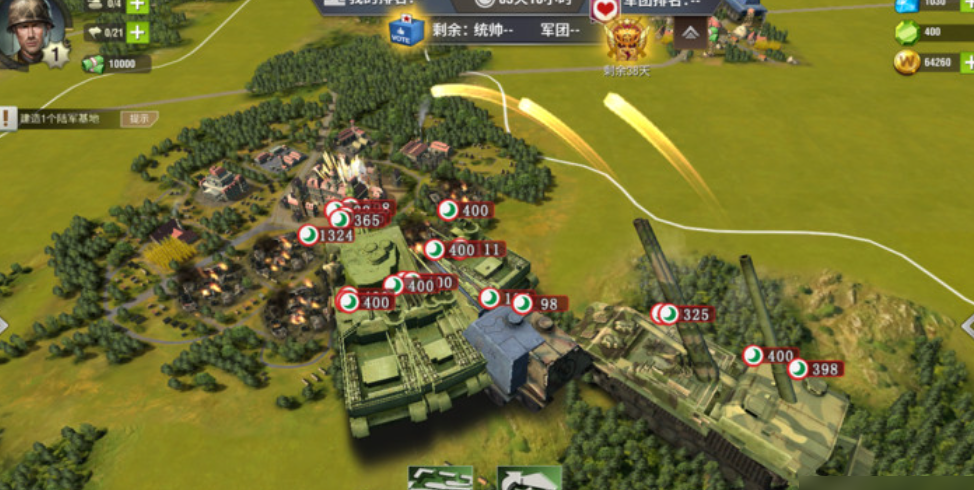This screenshot has width=974, height=490.
Task: Click the right edge scroll arrow
Action: 966,326
